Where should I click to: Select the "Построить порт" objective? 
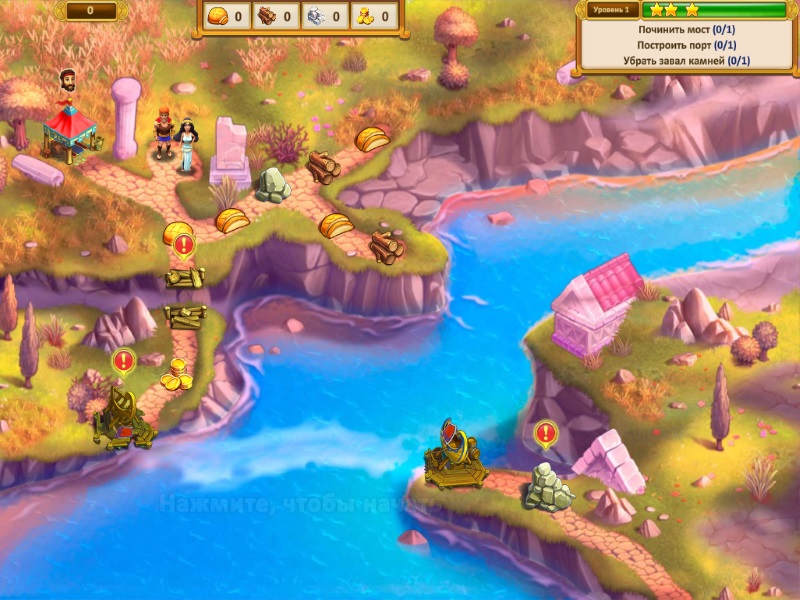686,46
